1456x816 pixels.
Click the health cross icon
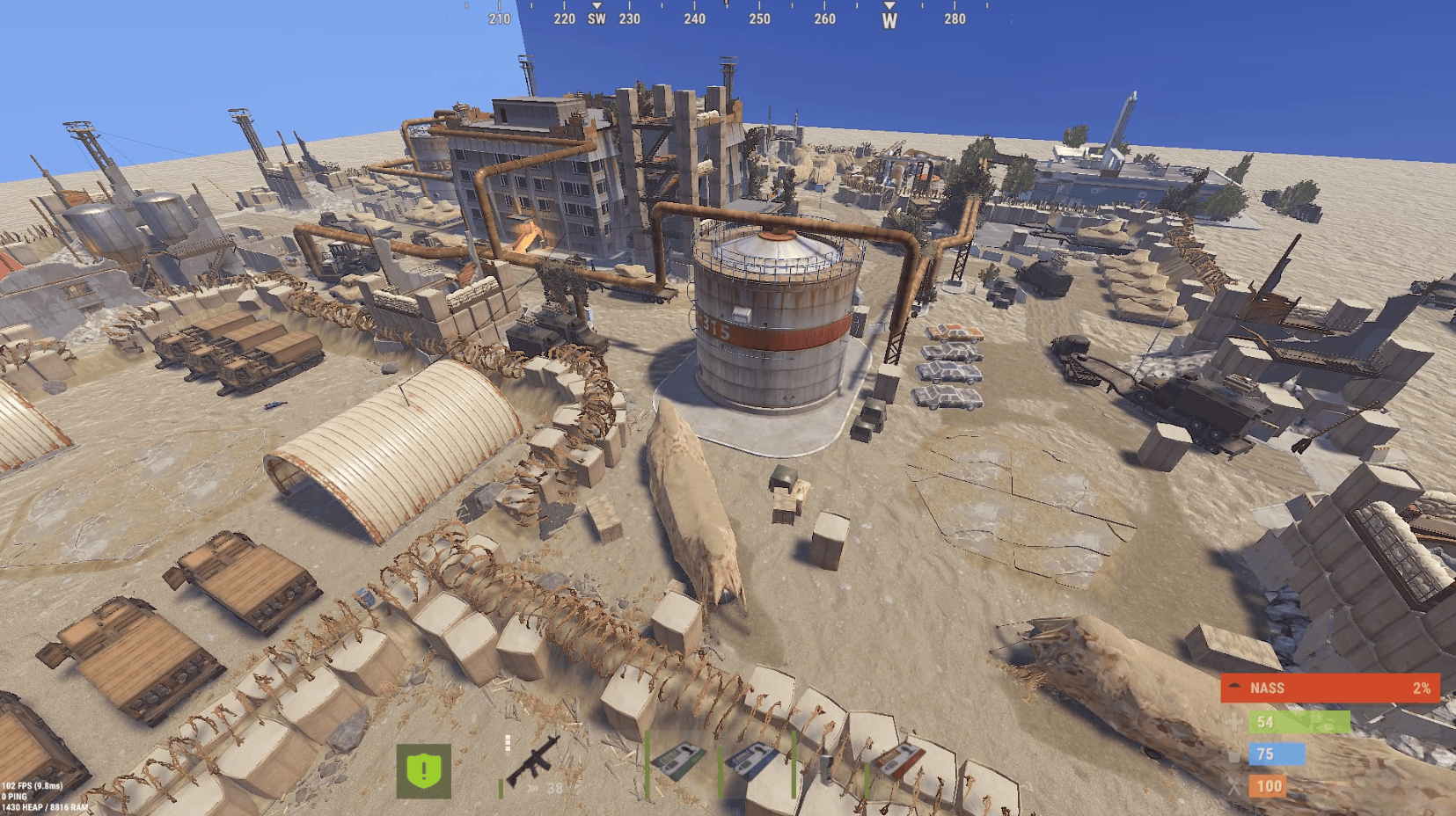[x=1233, y=723]
